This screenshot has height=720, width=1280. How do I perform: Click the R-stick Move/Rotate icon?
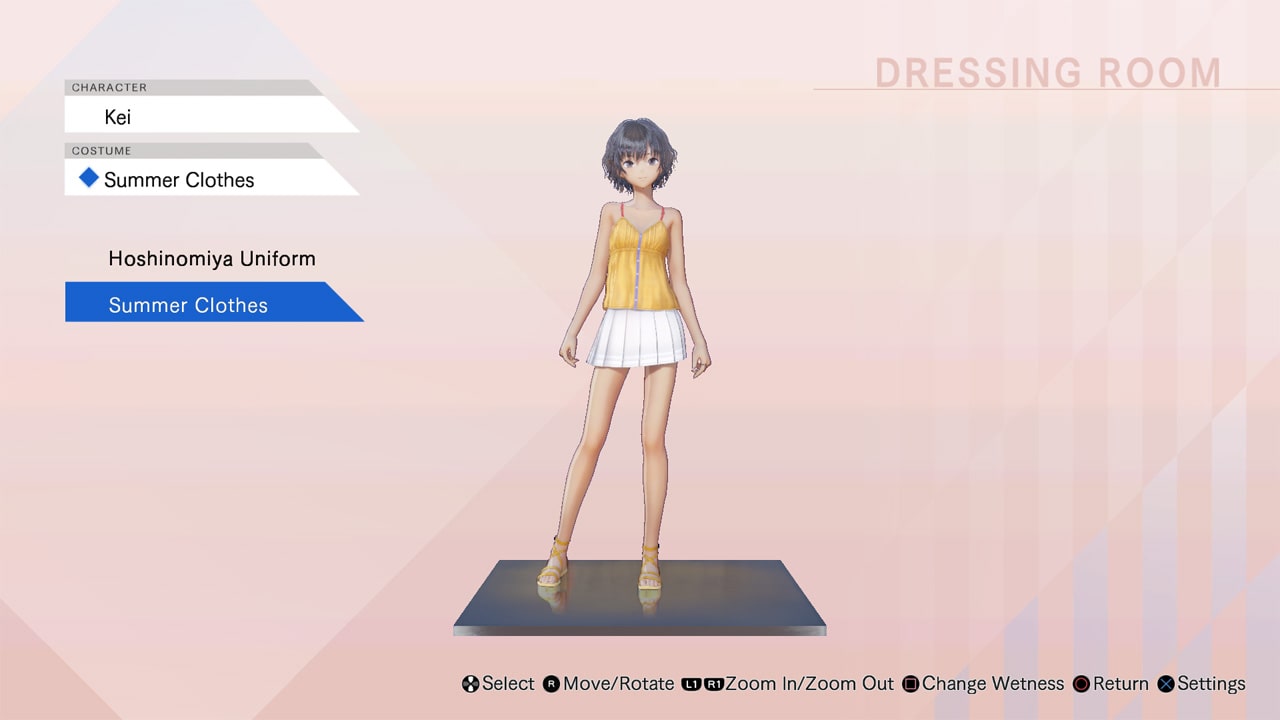(549, 684)
